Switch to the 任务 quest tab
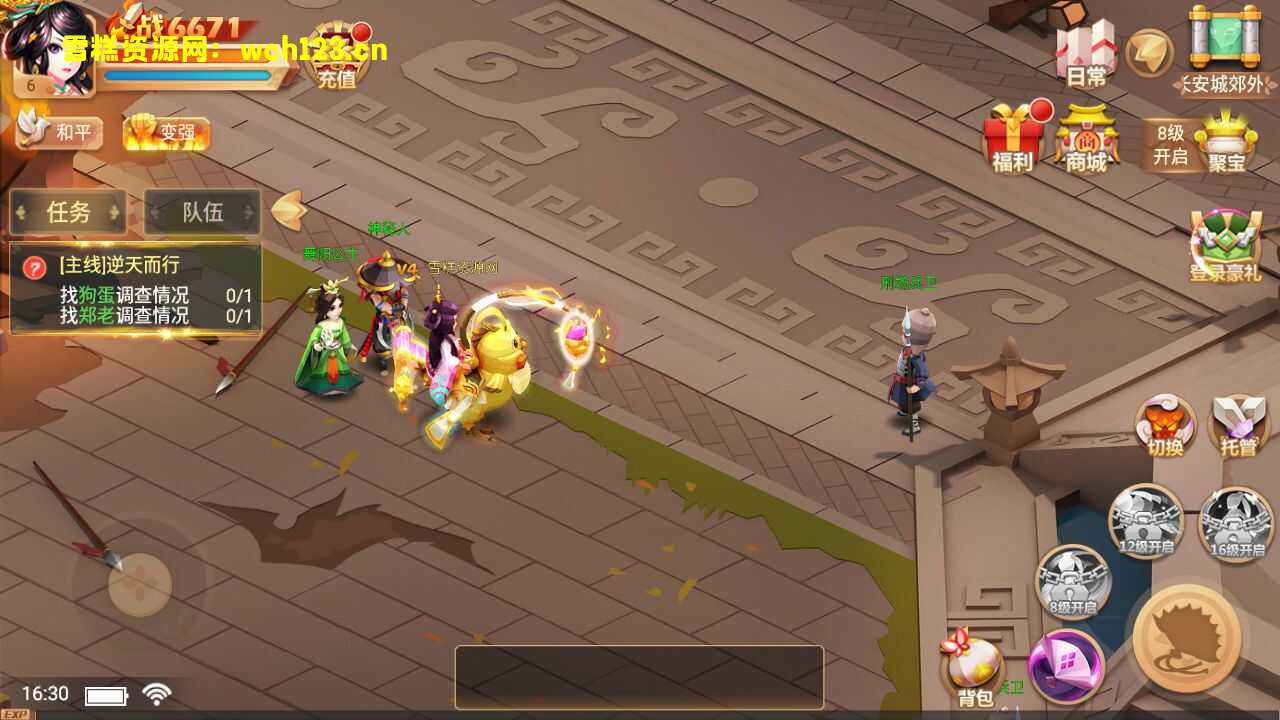 [x=68, y=212]
